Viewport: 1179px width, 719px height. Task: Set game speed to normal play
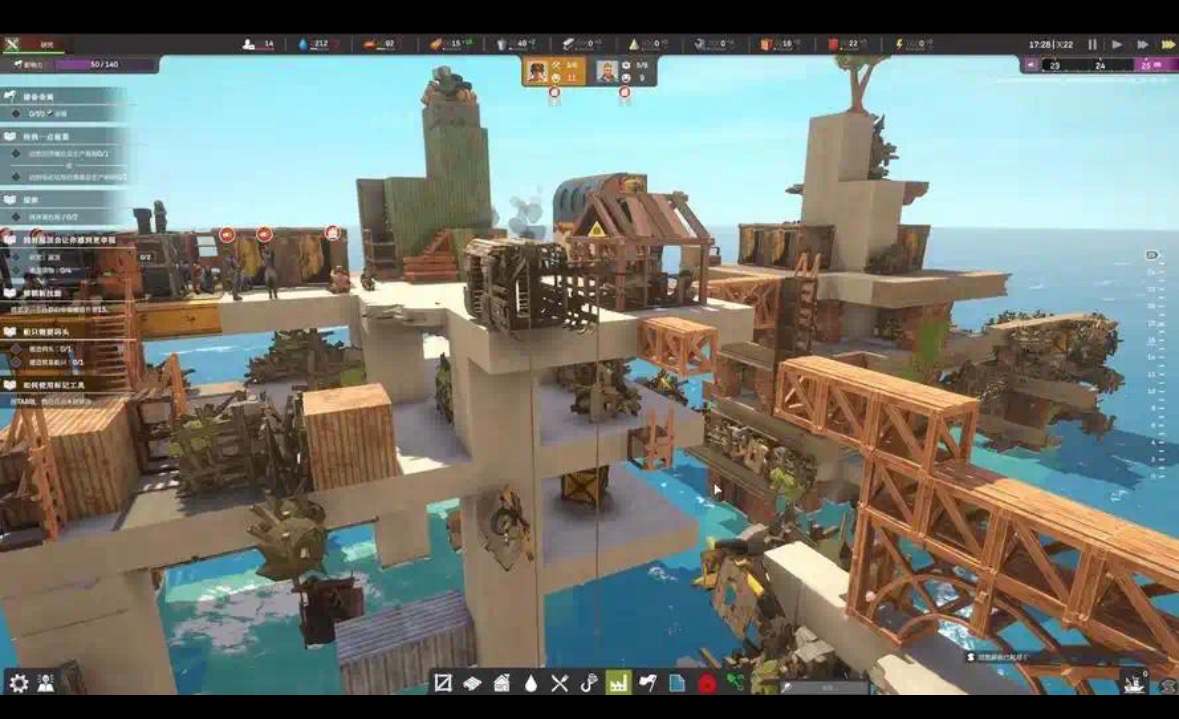[x=1117, y=45]
